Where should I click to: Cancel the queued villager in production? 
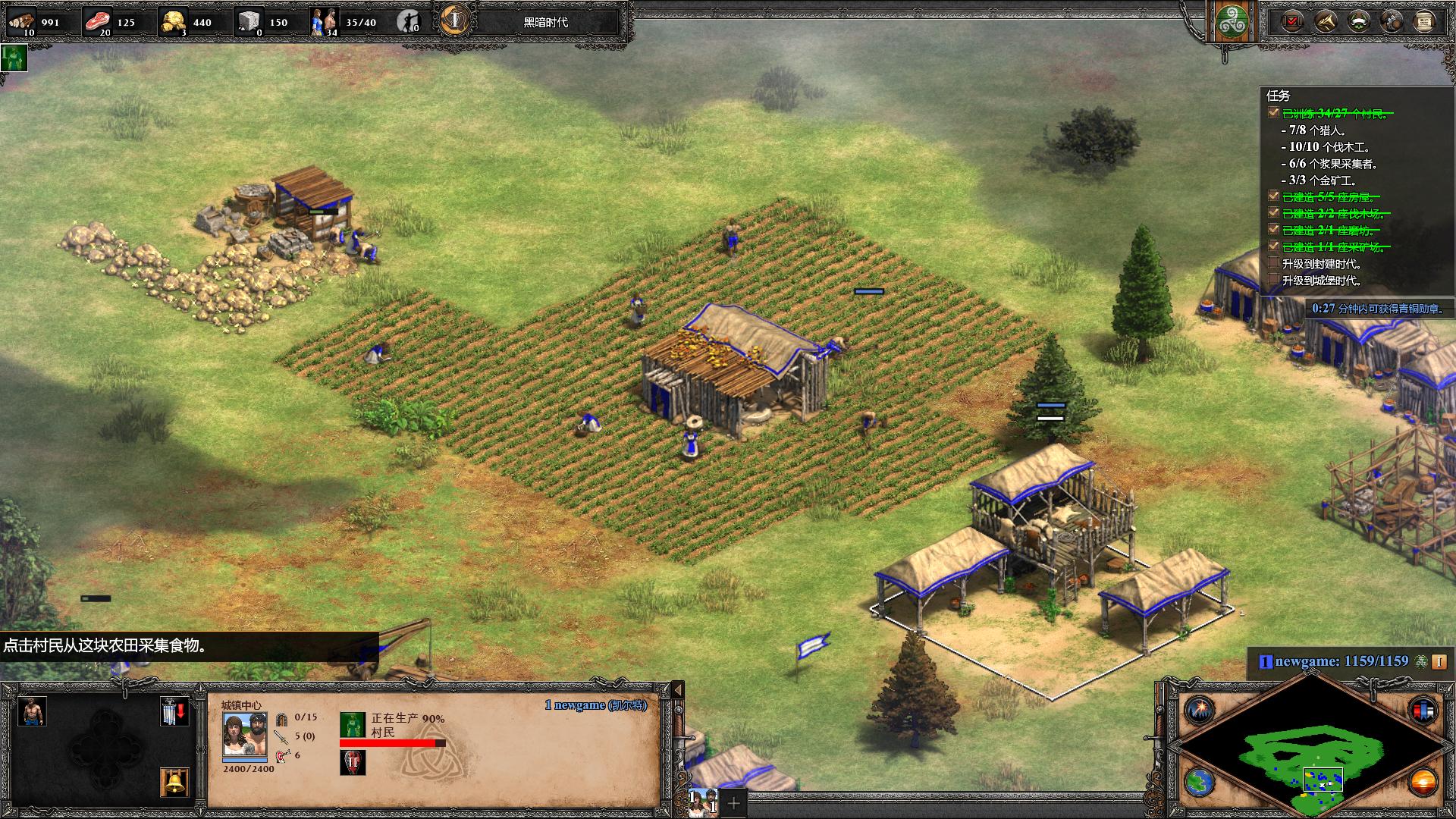click(353, 725)
